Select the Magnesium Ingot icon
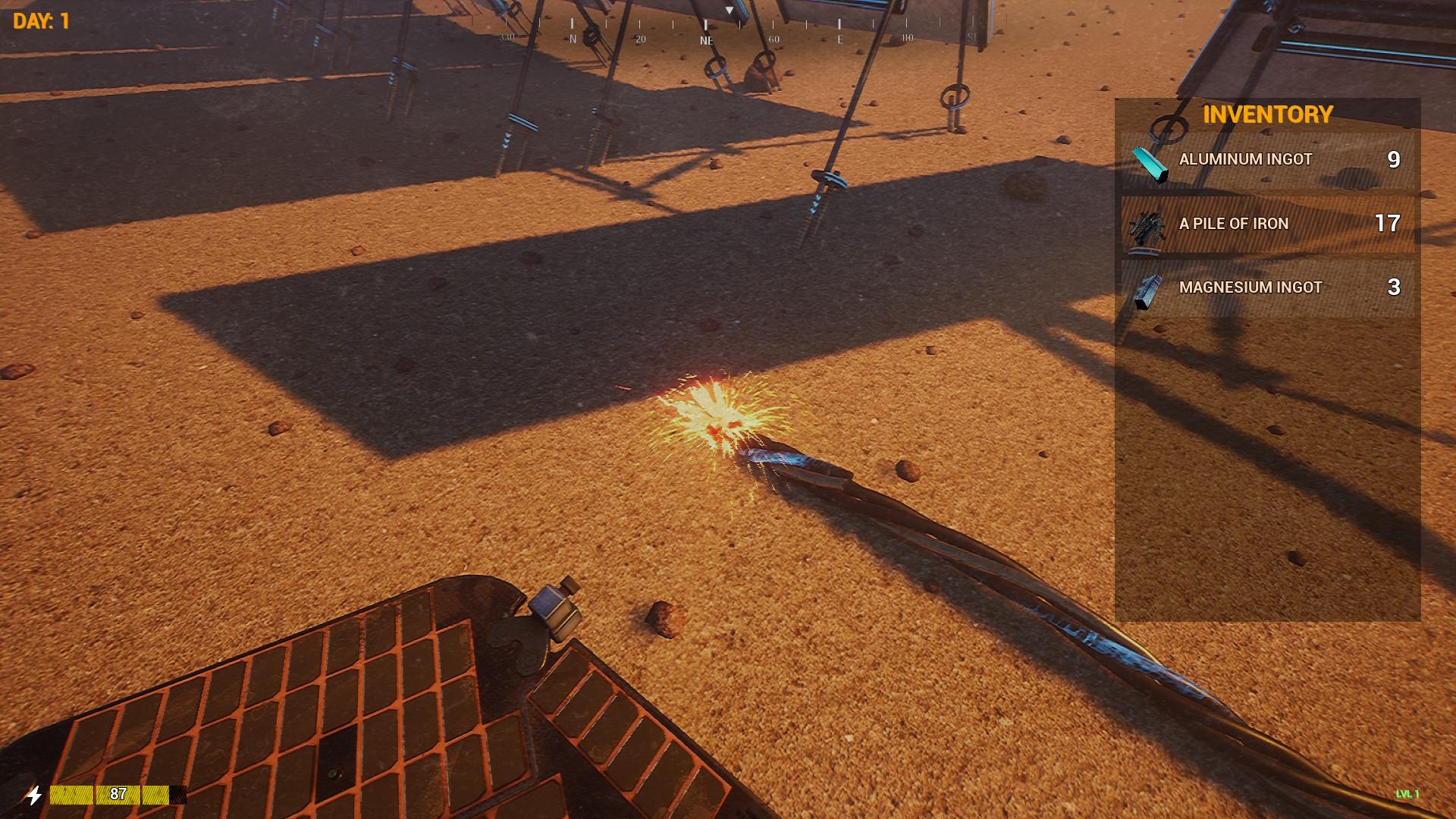 tap(1147, 287)
